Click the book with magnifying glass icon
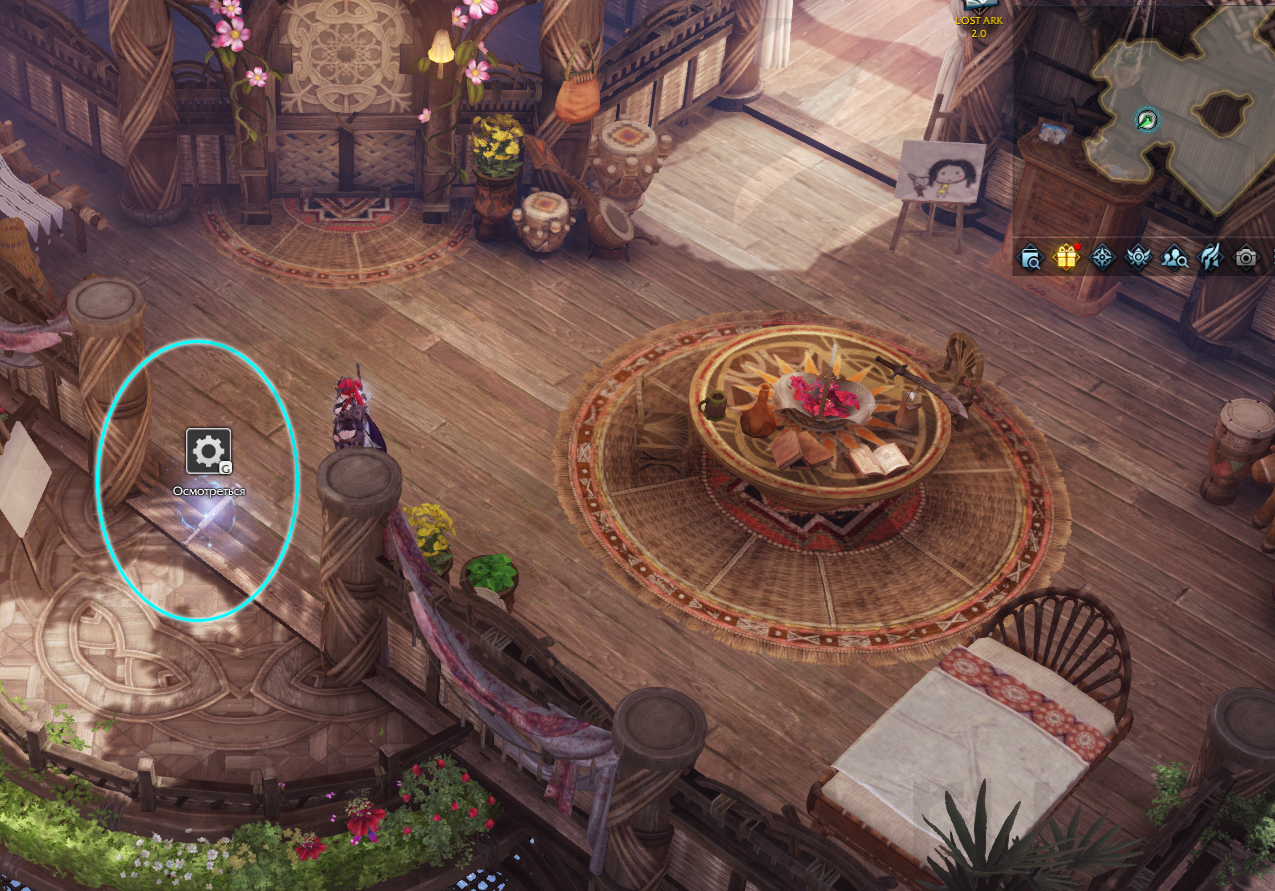Viewport: 1275px width, 891px height. tap(1031, 258)
